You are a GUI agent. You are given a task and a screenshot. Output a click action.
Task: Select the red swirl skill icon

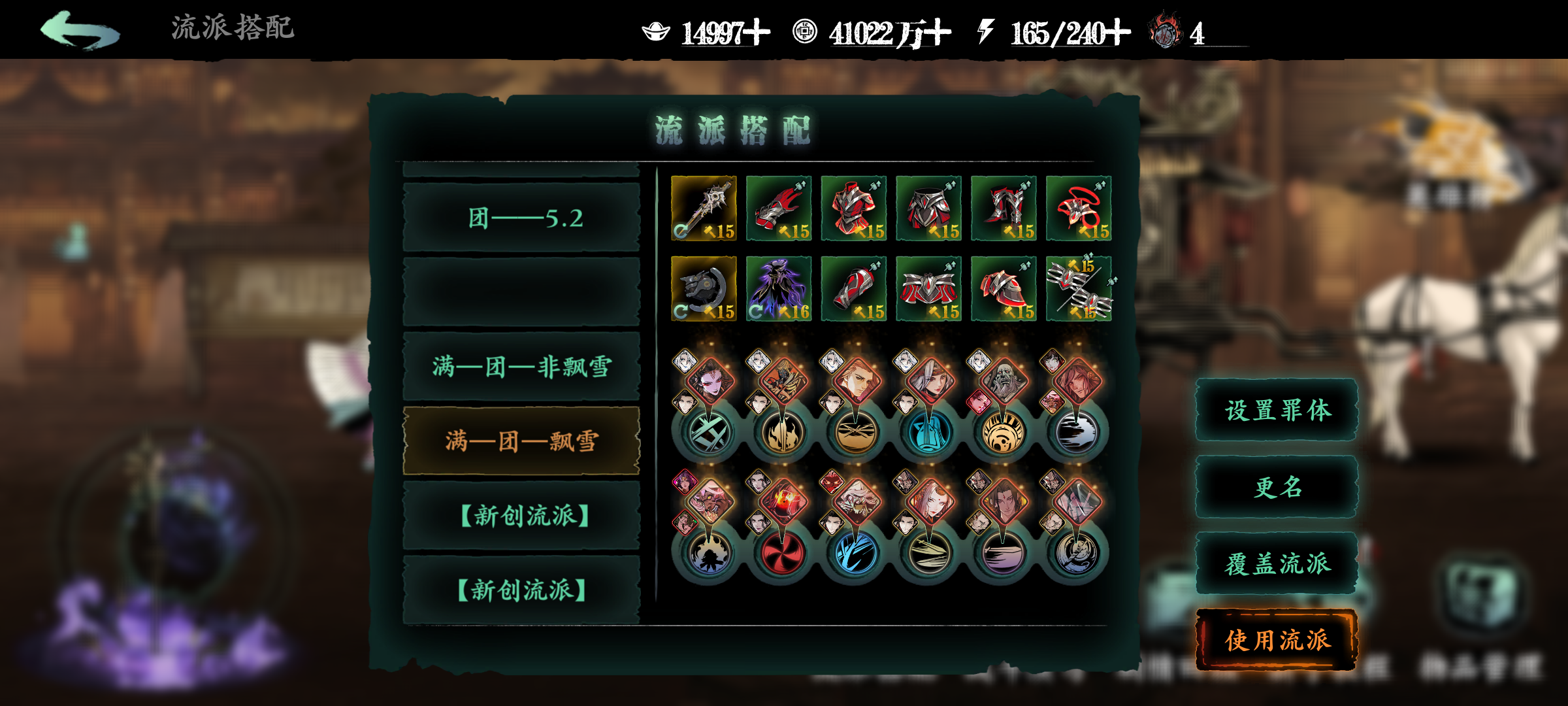pos(781,554)
